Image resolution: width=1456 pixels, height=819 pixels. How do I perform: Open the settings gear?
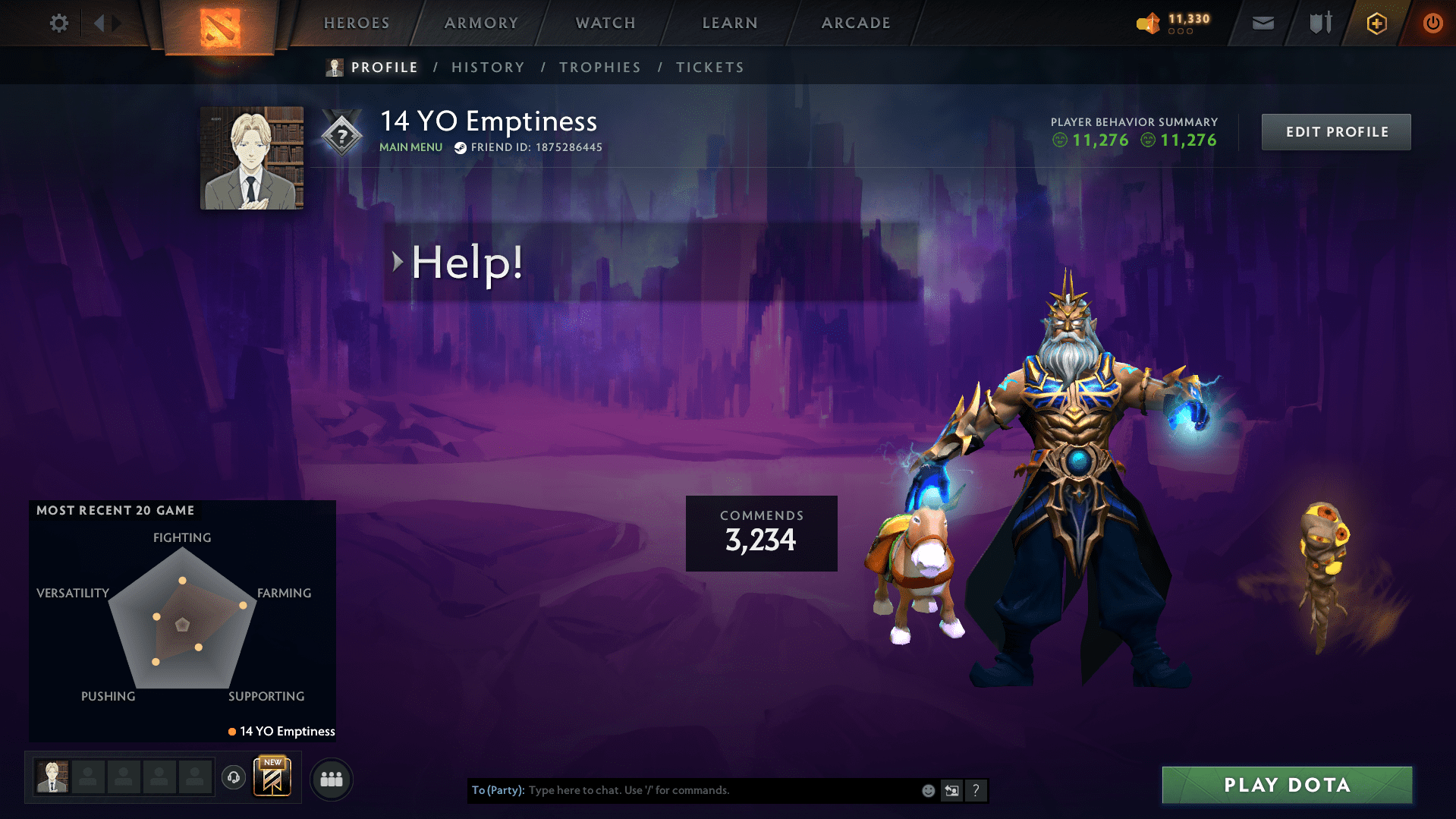pos(58,23)
